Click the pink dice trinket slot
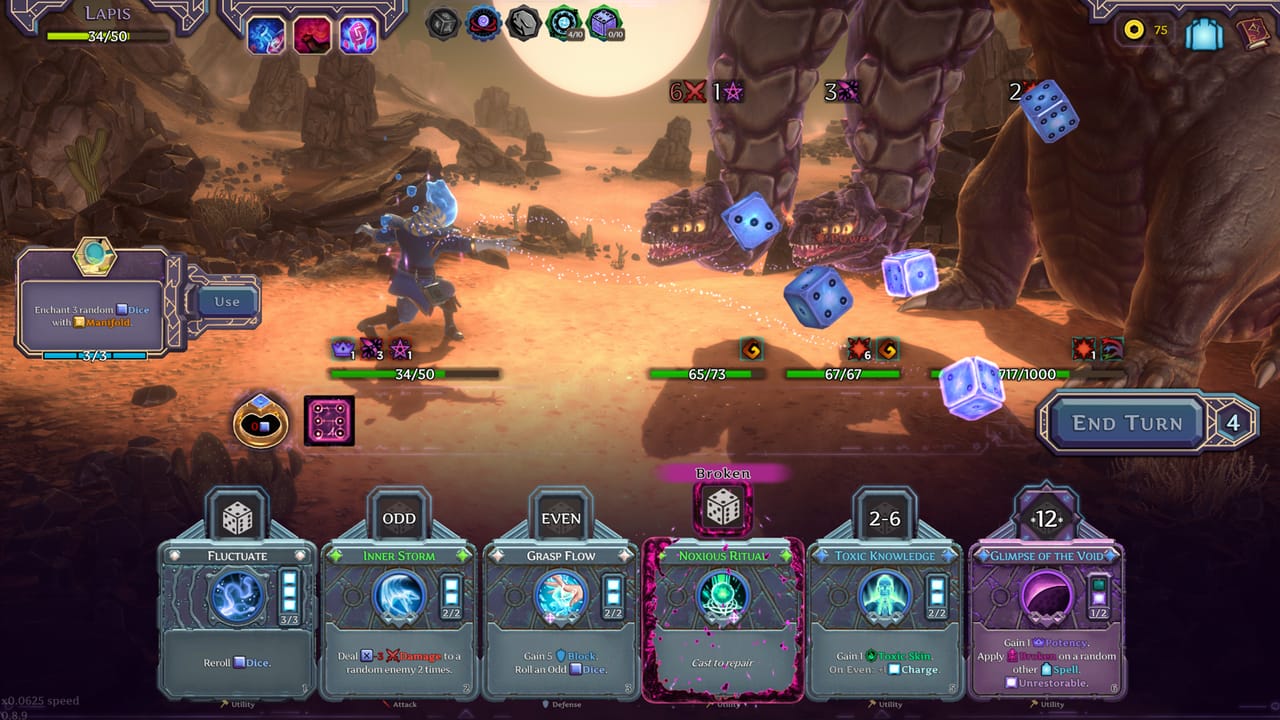The height and width of the screenshot is (720, 1280). pos(329,420)
